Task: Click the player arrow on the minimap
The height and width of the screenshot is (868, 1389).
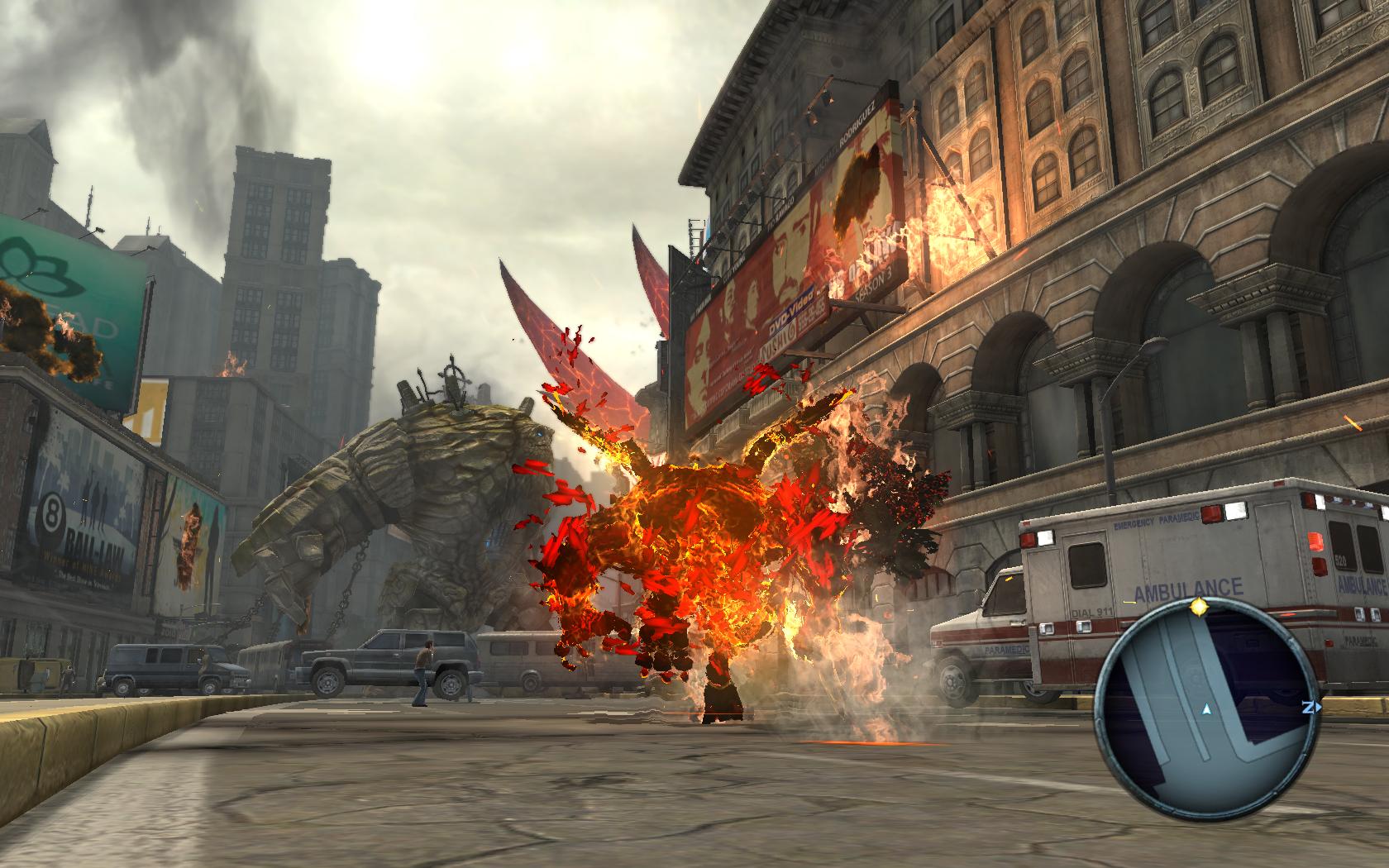Action: (x=1206, y=709)
